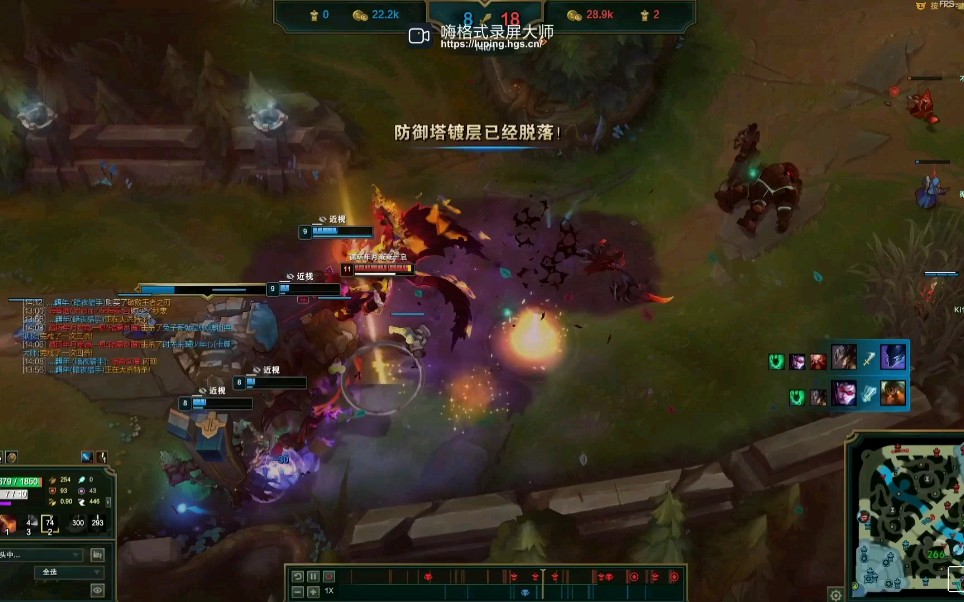Open minimap settings gear button
The width and height of the screenshot is (964, 602).
pos(836,594)
